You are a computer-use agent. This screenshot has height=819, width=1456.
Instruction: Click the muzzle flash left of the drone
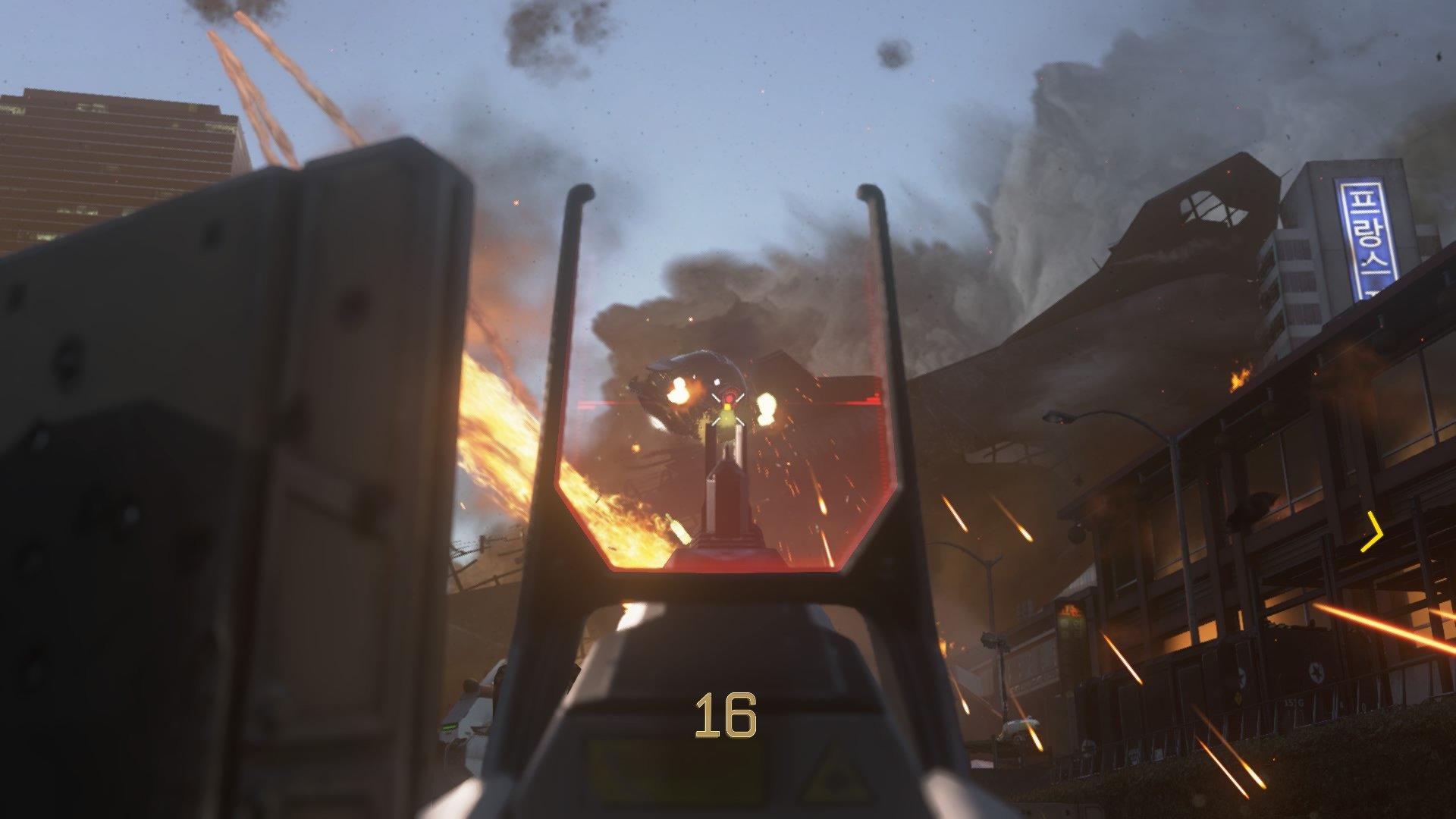click(677, 391)
